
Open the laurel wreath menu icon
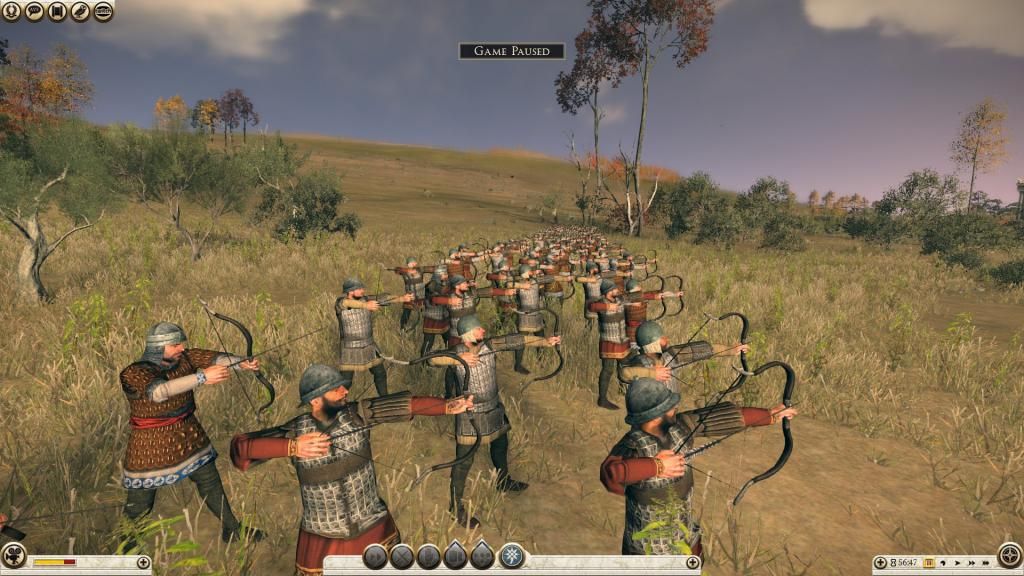11,11
